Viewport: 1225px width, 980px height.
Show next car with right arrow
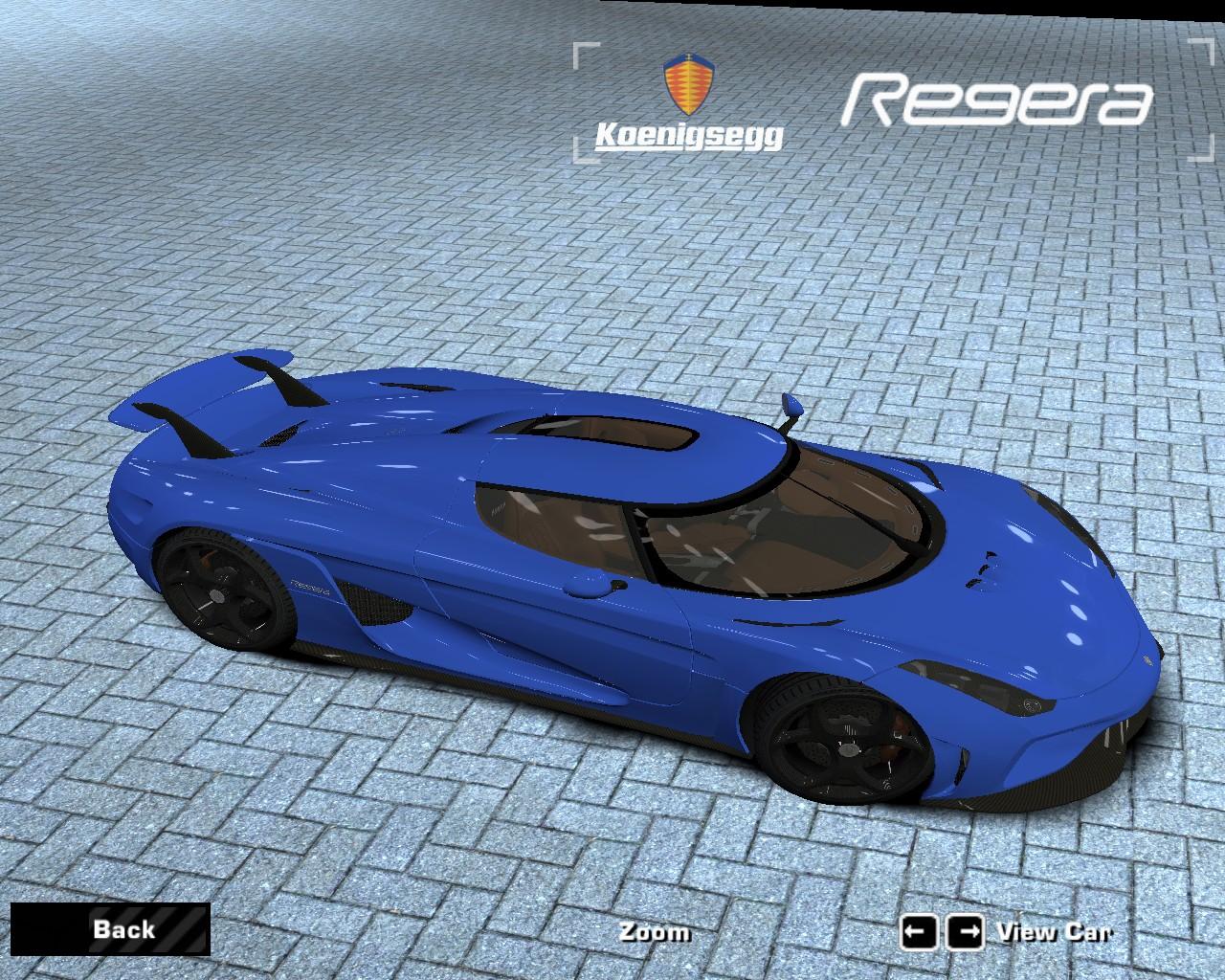coord(965,932)
